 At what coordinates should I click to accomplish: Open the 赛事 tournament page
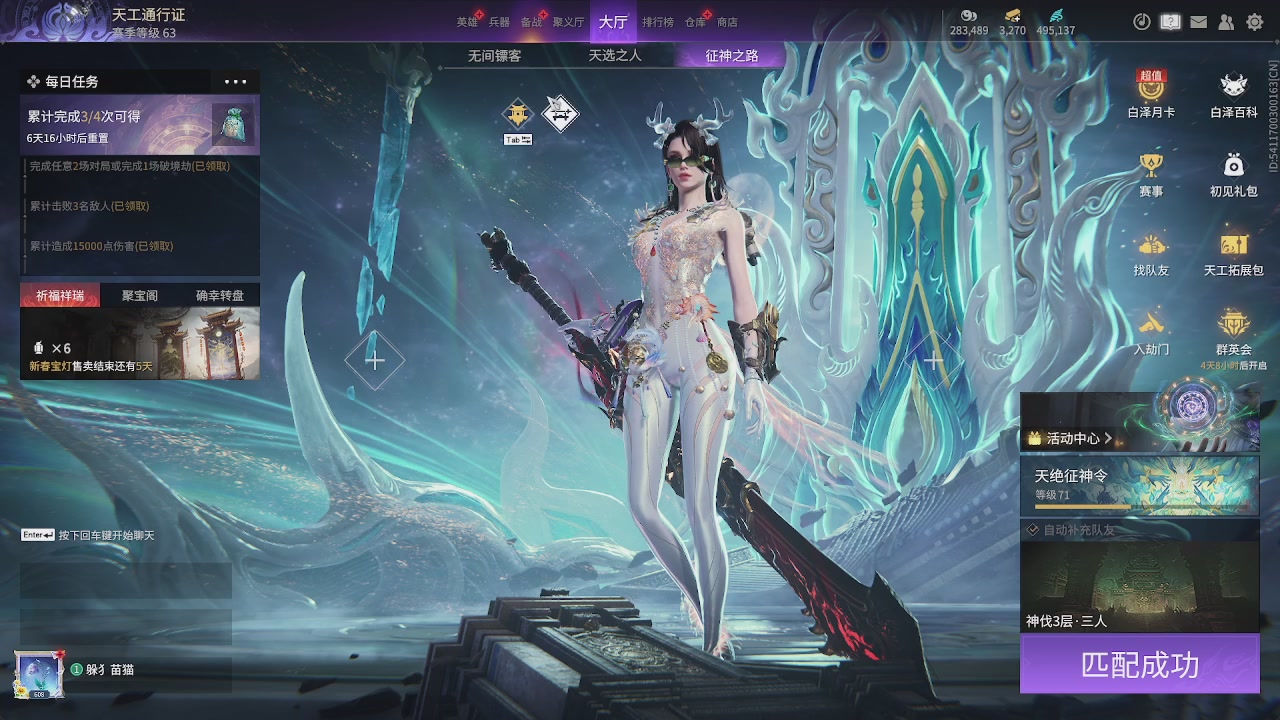(1151, 174)
